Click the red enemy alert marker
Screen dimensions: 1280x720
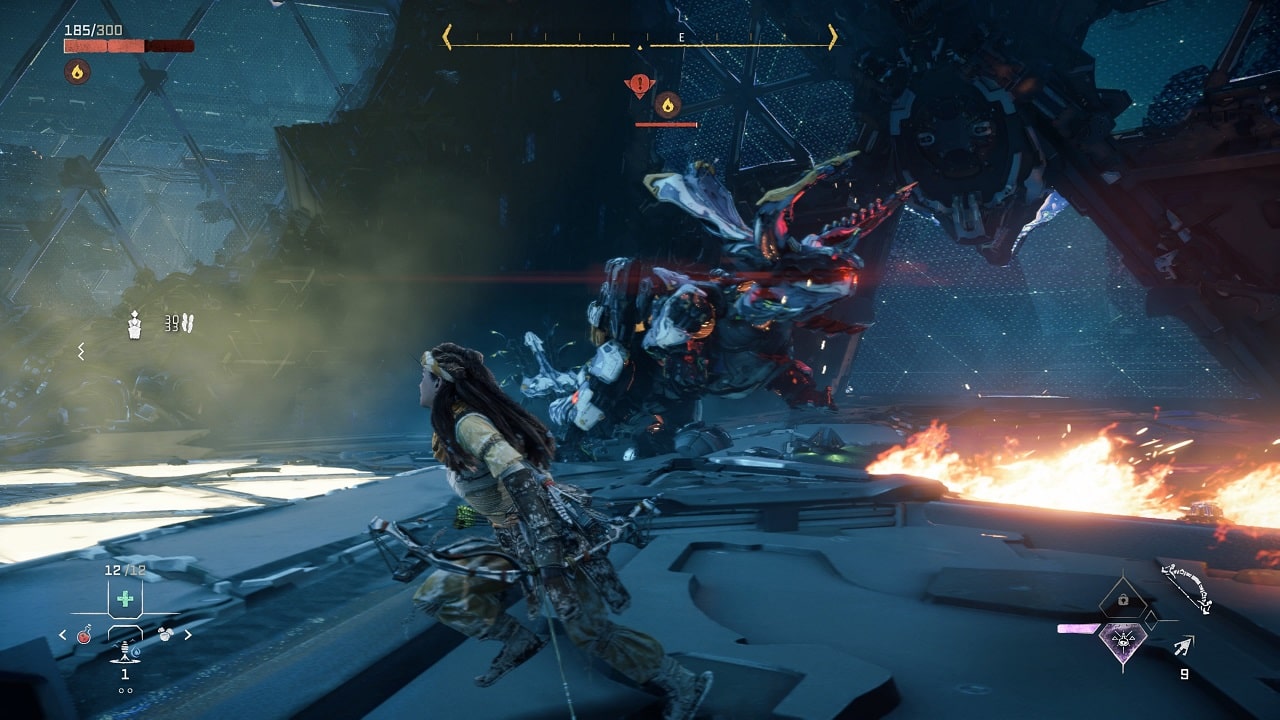639,86
